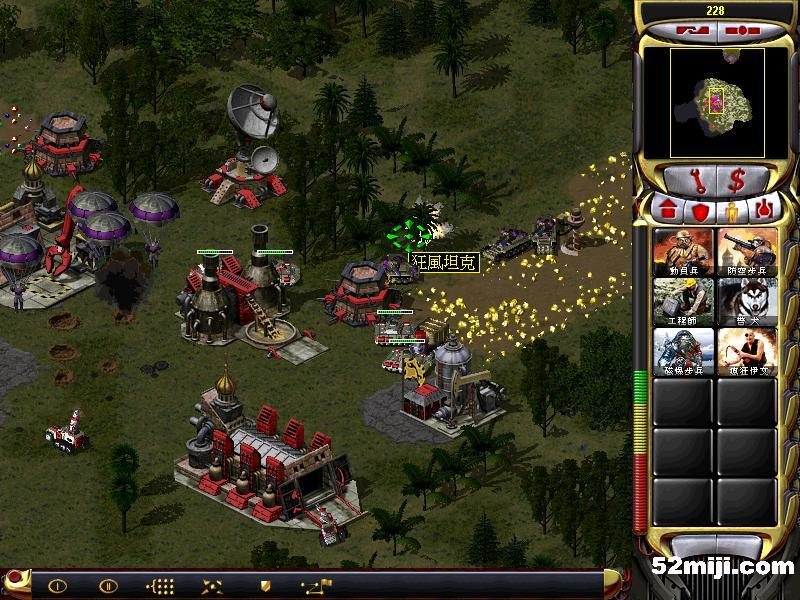
Task: Select the infantry production tab
Action: point(731,212)
